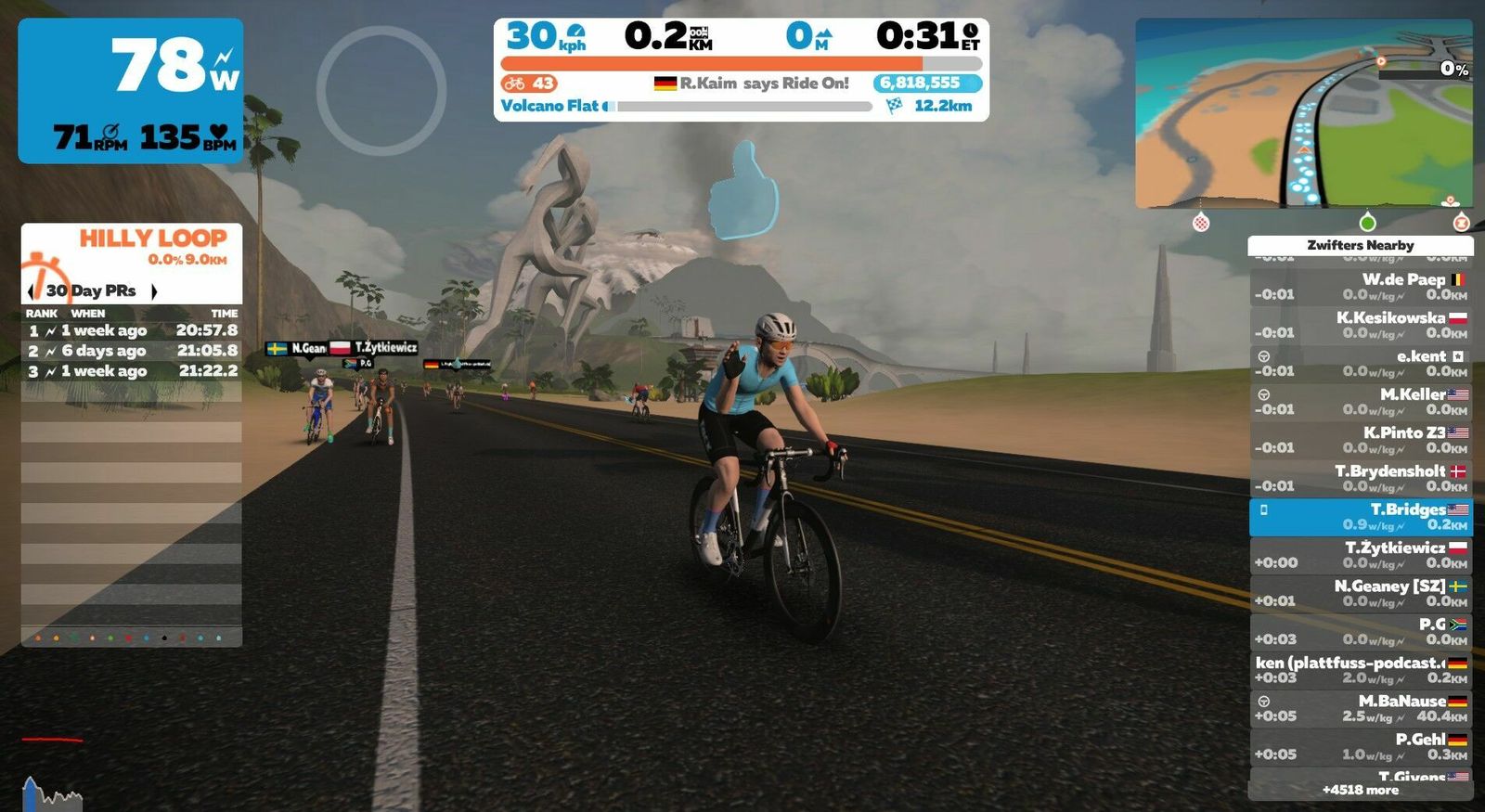Click the minimap in the top-right corner

1303,113
